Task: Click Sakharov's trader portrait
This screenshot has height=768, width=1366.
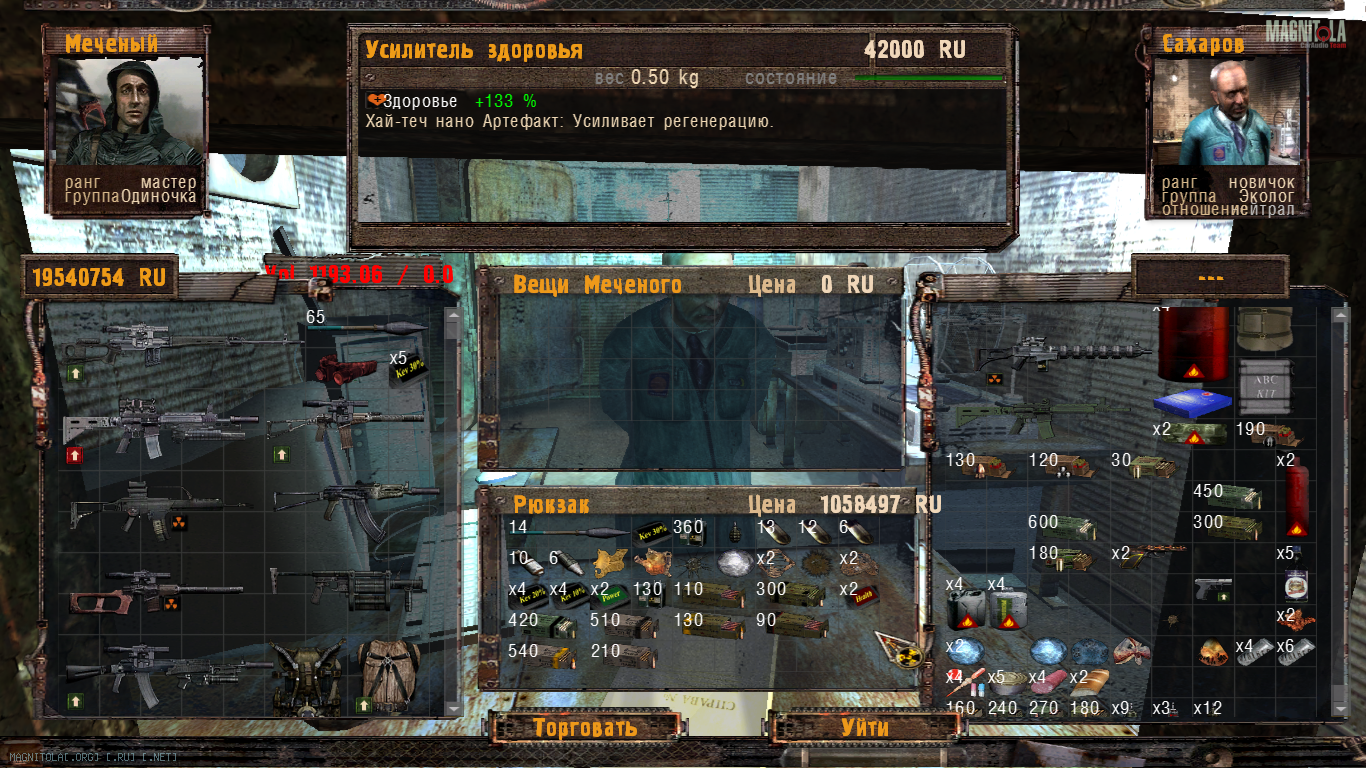Action: click(x=1228, y=112)
